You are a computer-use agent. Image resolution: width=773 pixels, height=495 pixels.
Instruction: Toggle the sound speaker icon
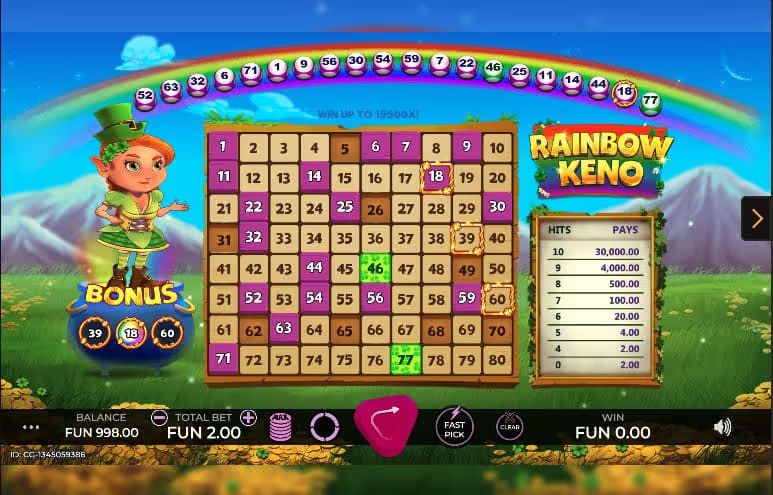tap(722, 427)
